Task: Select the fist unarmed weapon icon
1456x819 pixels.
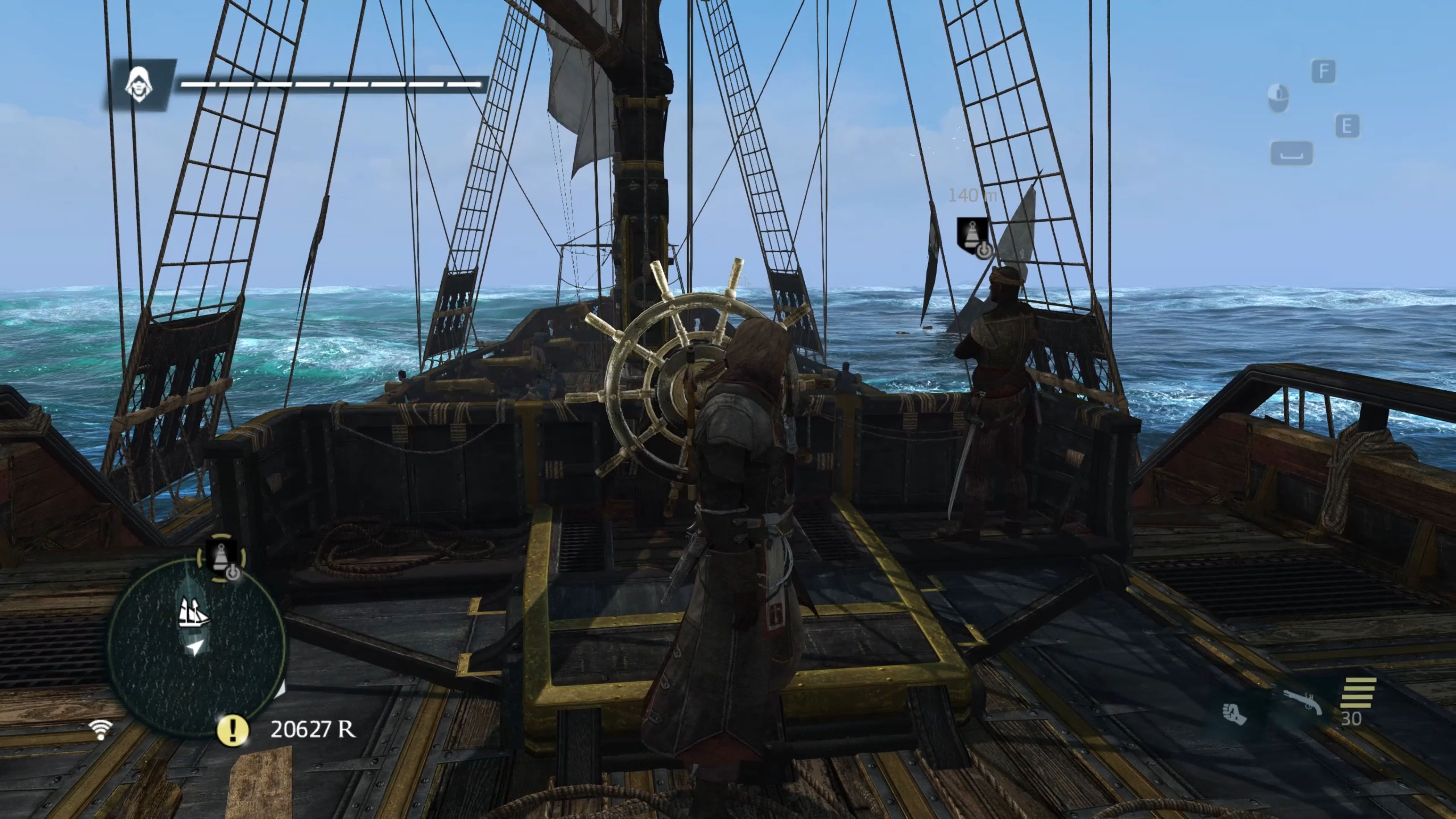Action: click(1235, 713)
